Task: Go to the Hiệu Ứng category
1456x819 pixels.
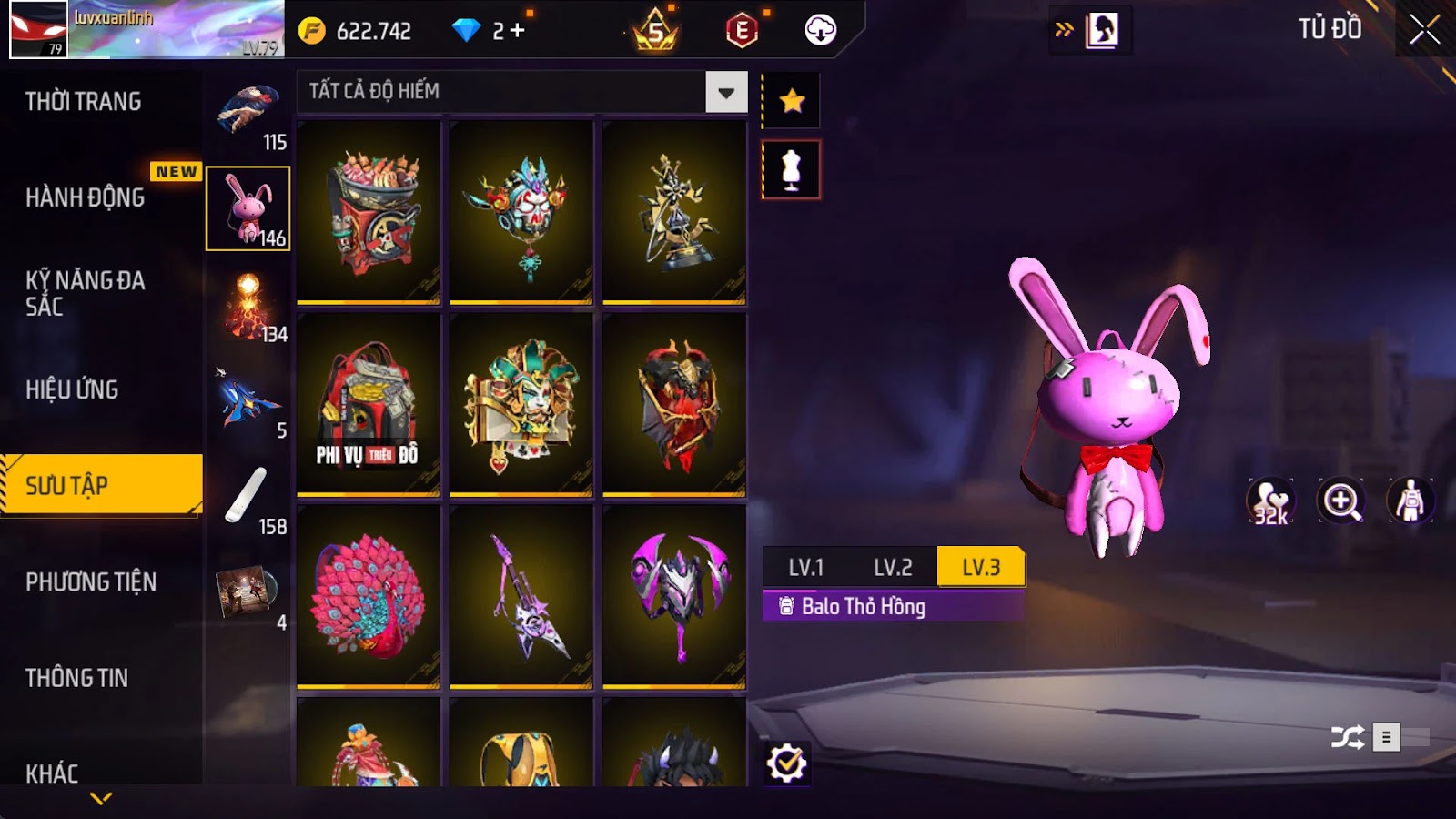Action: (x=73, y=389)
